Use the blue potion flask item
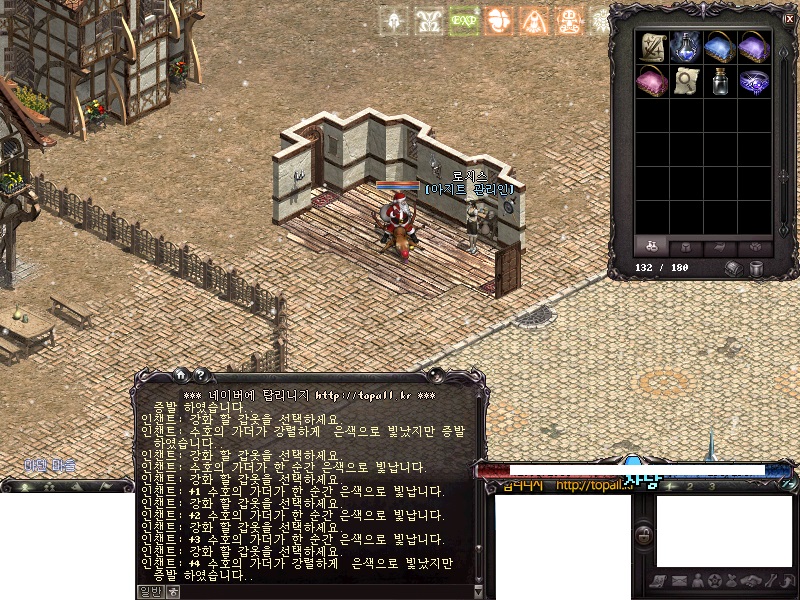This screenshot has width=800, height=600. pos(687,47)
